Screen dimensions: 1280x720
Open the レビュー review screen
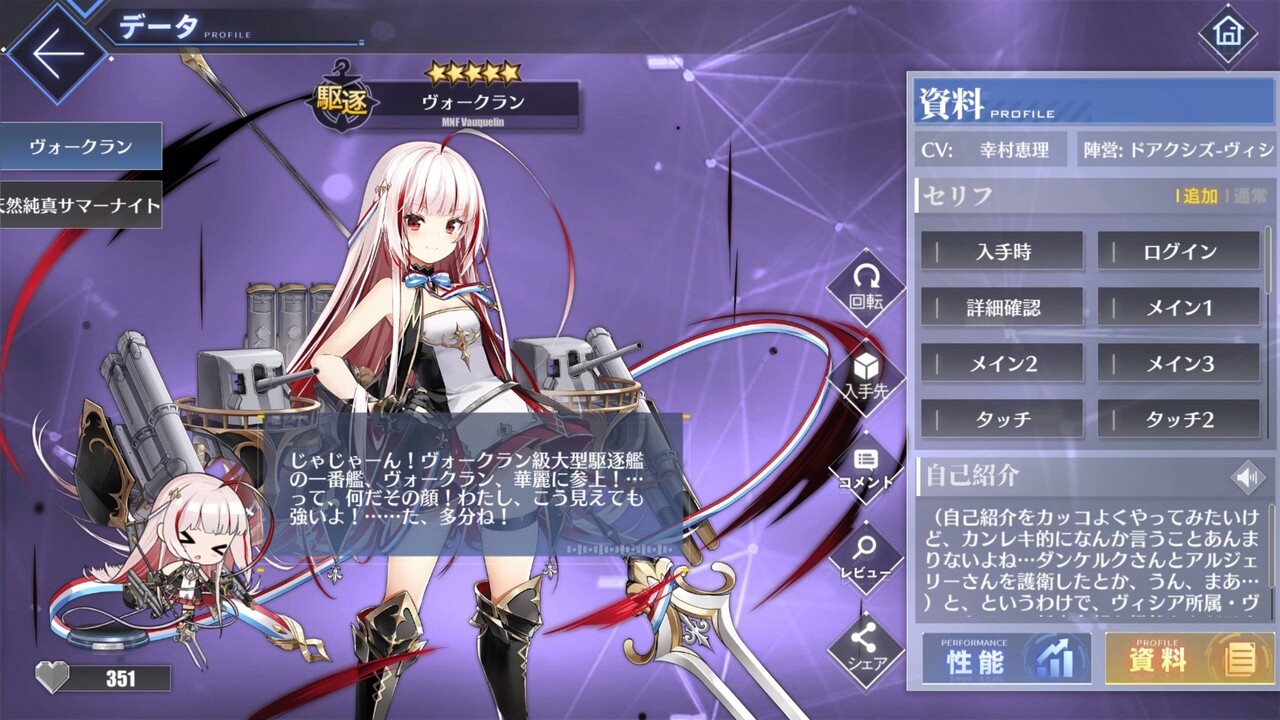point(866,555)
